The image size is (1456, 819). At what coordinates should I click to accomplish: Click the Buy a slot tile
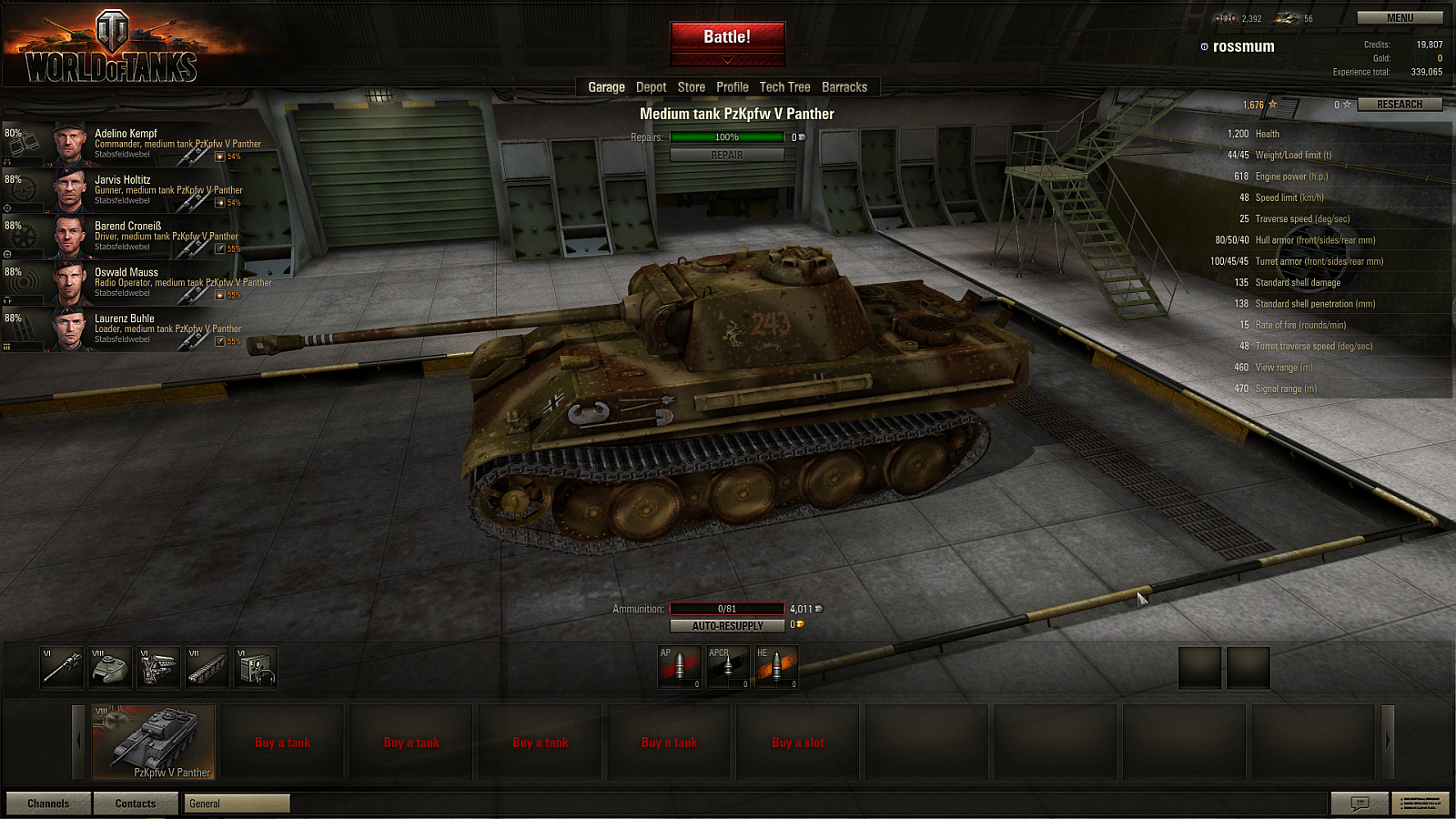[x=797, y=743]
